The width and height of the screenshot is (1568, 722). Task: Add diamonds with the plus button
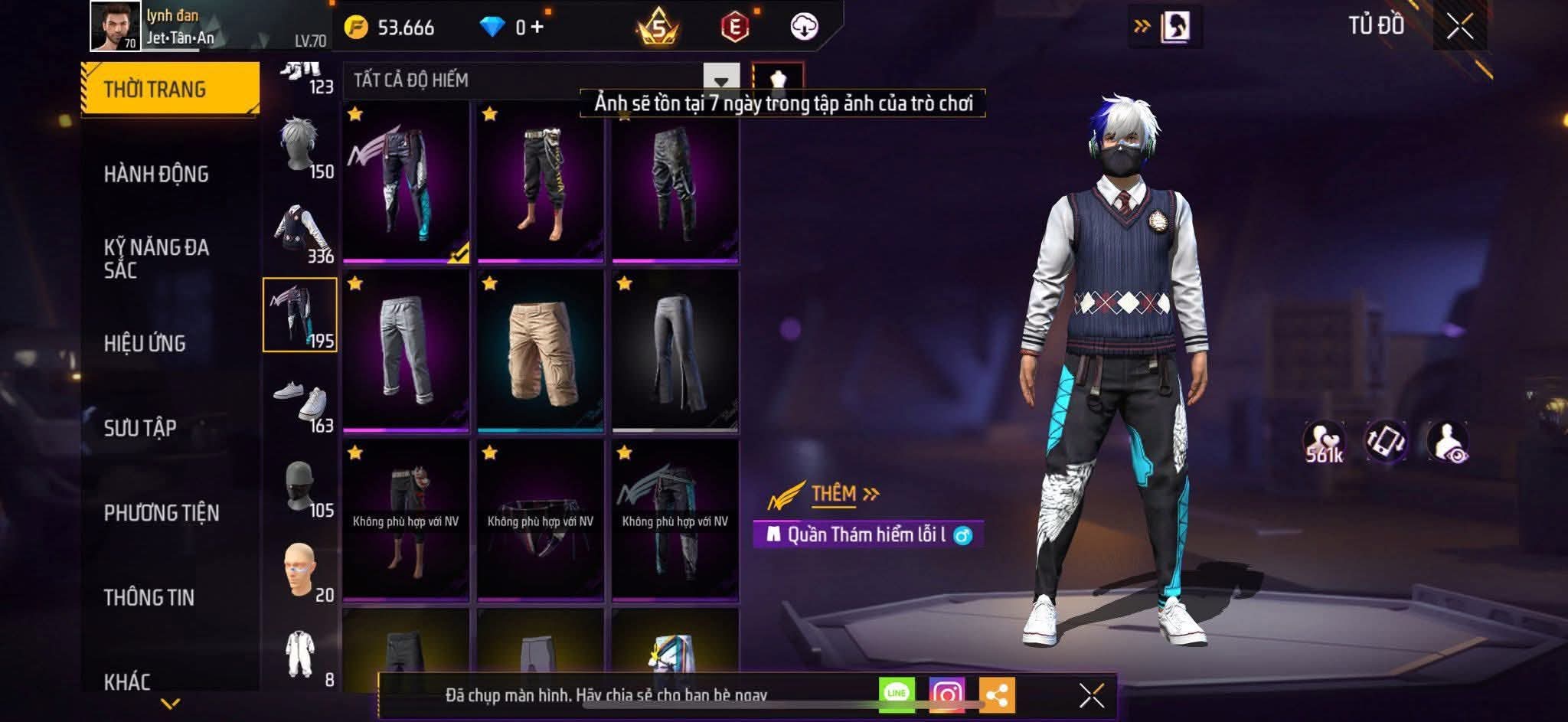[537, 28]
